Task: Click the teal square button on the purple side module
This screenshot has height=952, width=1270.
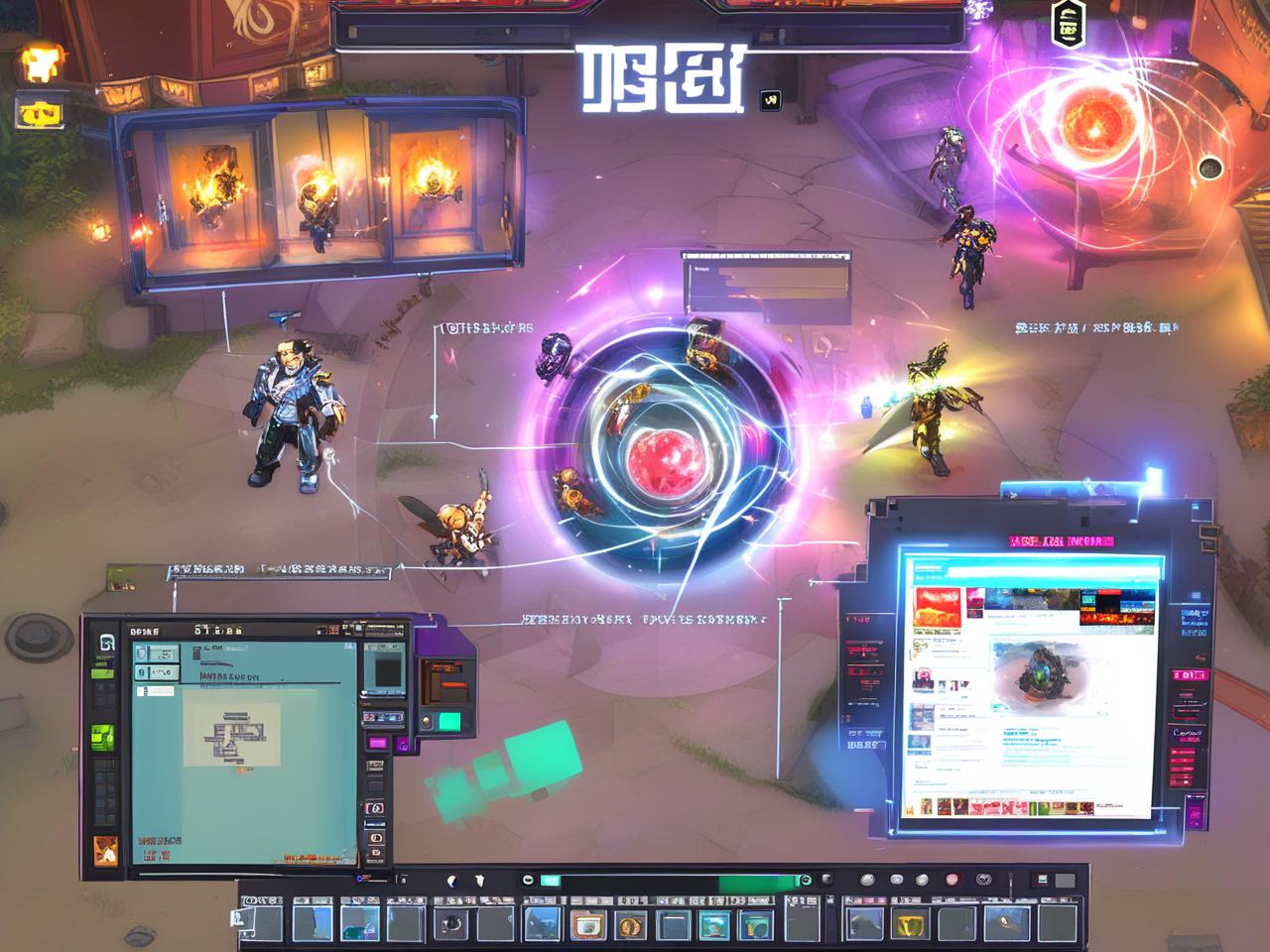Action: pyautogui.click(x=449, y=721)
